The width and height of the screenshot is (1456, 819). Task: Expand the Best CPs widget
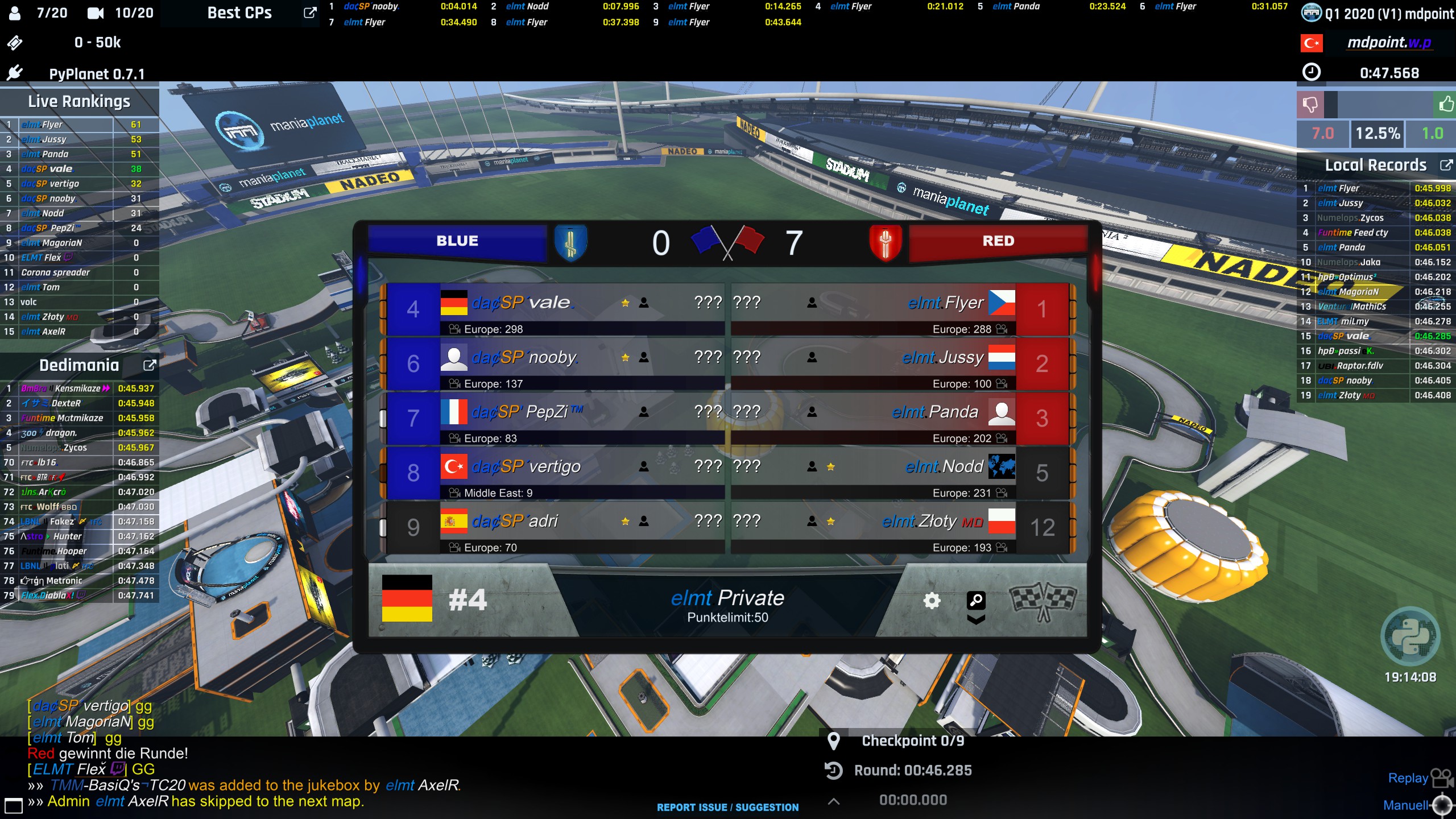click(x=309, y=13)
